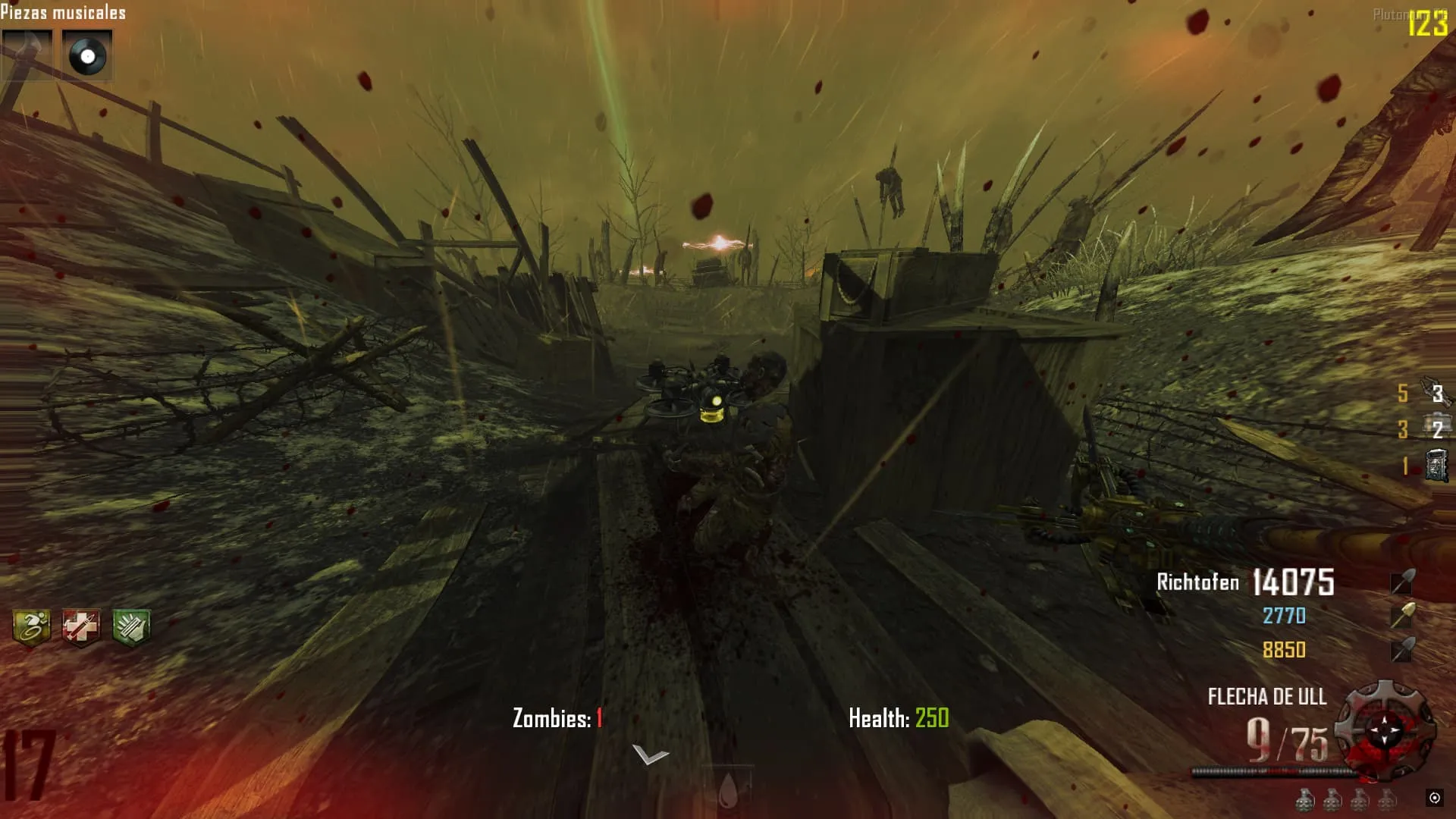Select the vinyl record music piece slot
1456x819 pixels.
pos(86,55)
